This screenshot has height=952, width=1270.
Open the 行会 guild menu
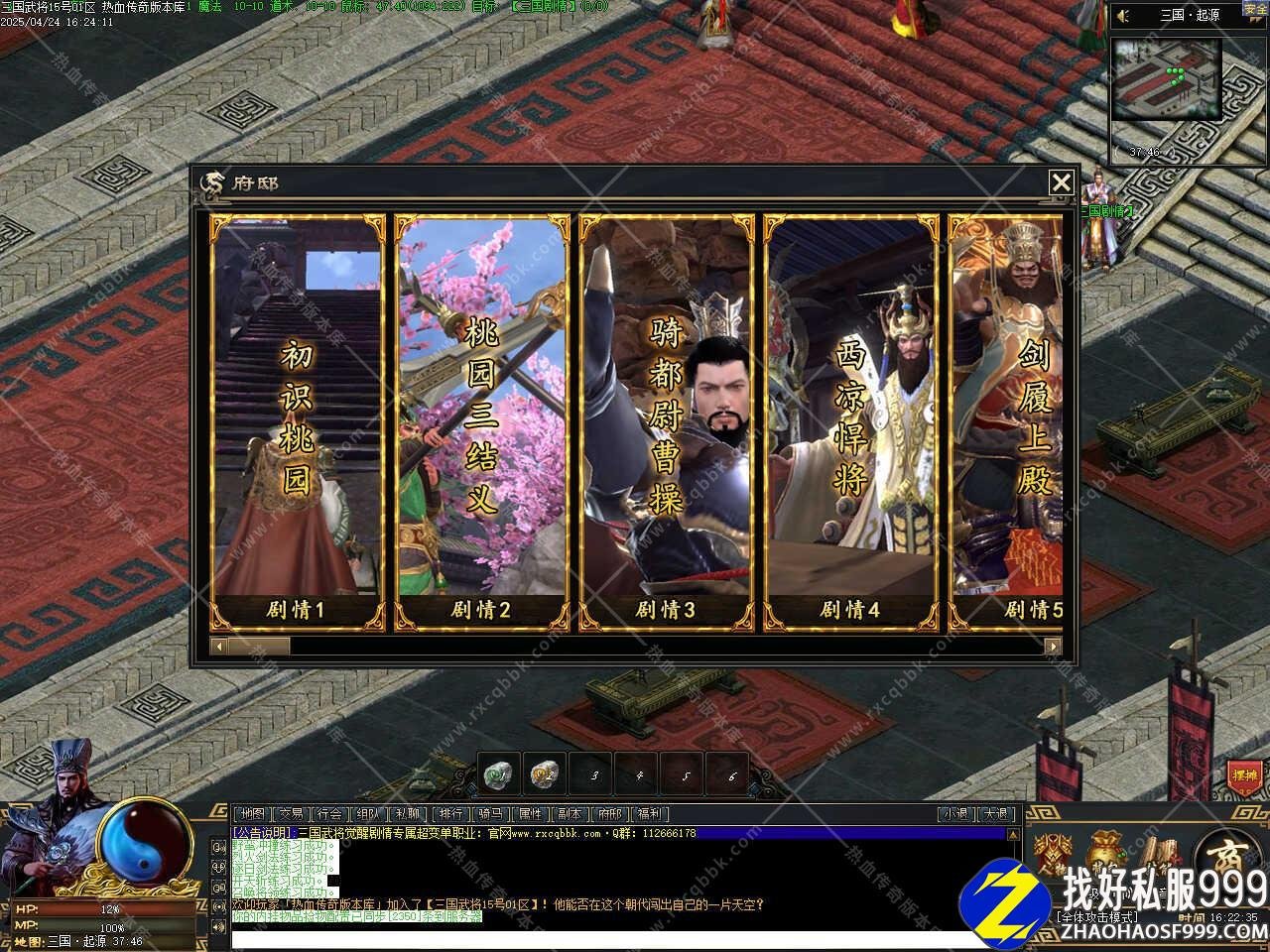(329, 814)
